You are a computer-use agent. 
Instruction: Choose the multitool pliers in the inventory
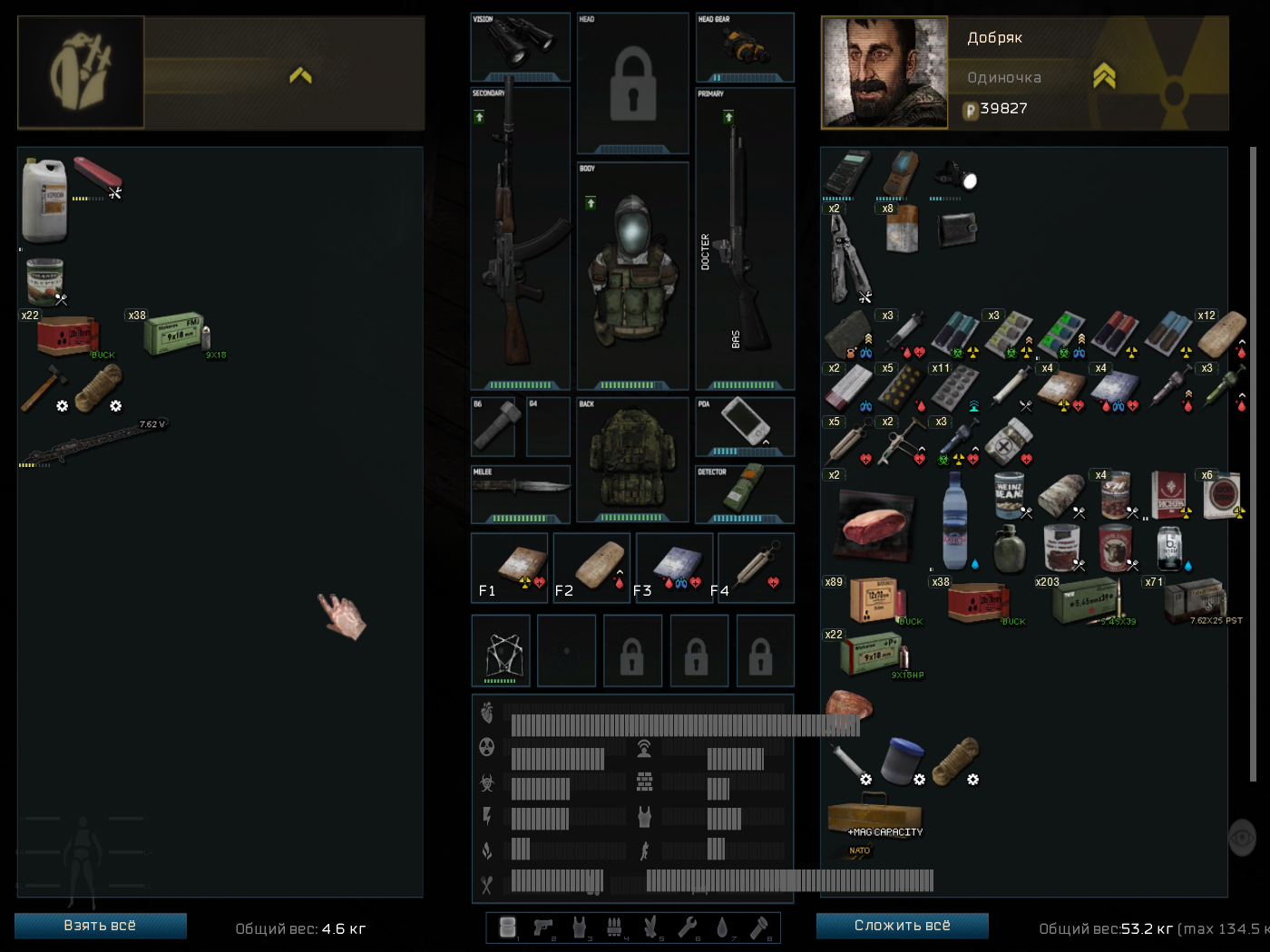848,260
